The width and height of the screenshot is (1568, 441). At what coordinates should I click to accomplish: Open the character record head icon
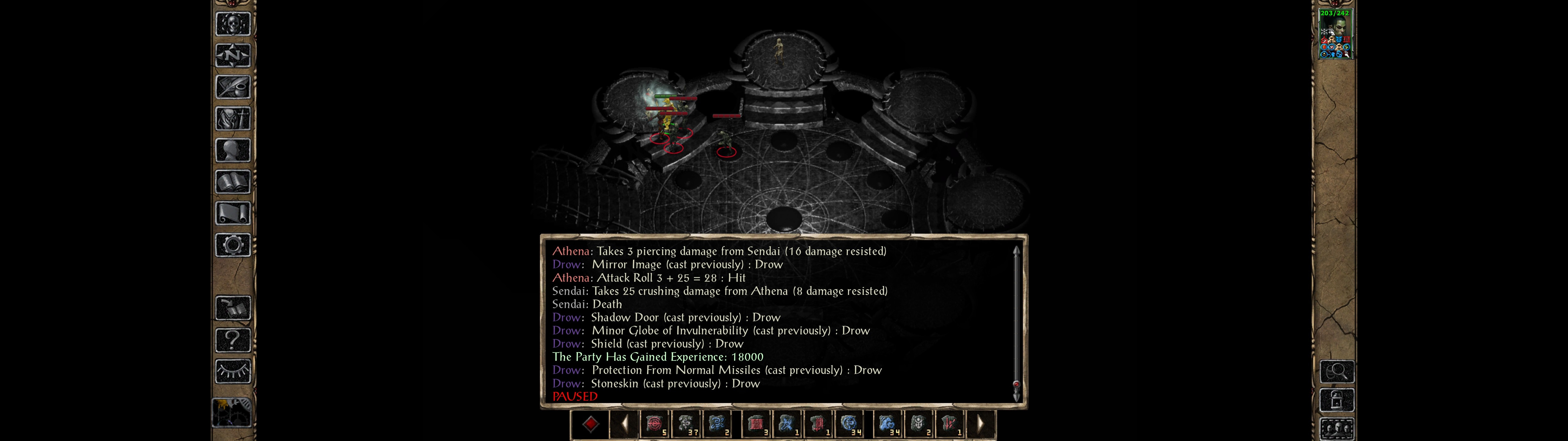point(233,150)
